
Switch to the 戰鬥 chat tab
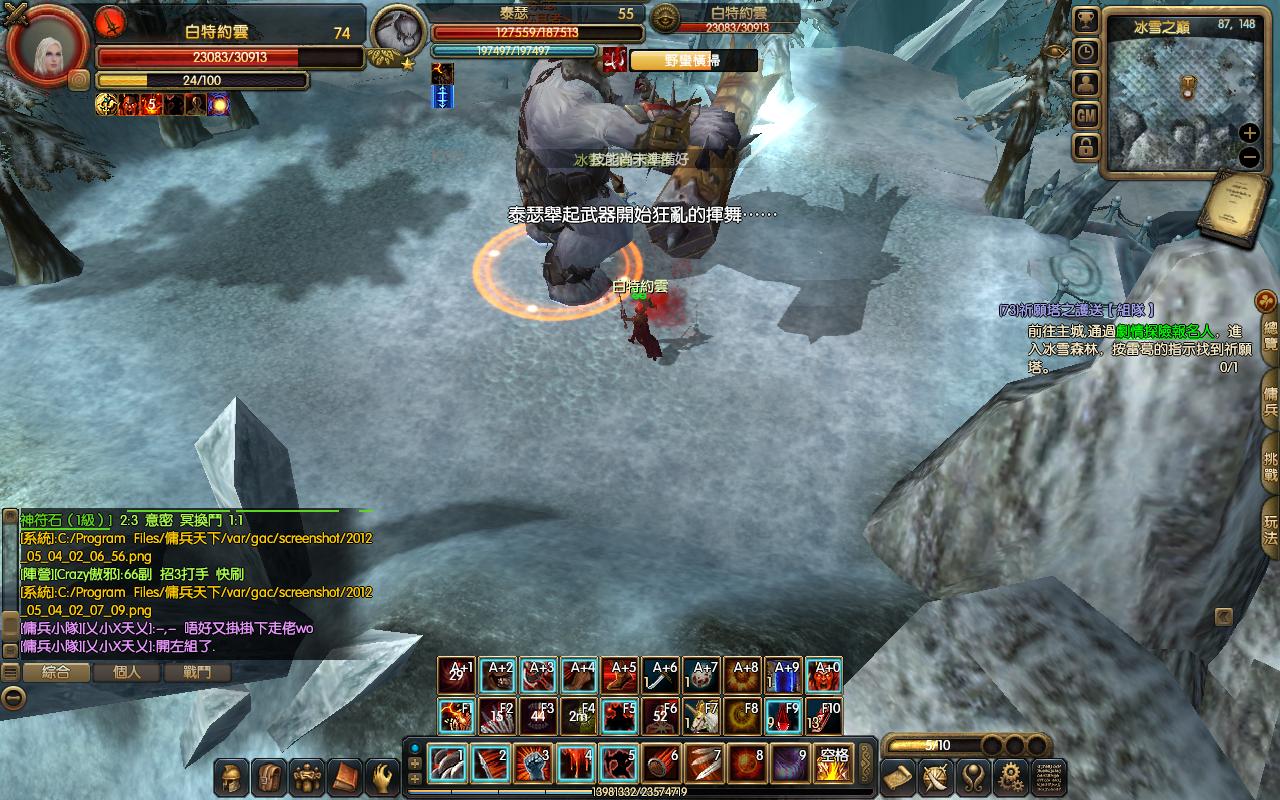(197, 673)
